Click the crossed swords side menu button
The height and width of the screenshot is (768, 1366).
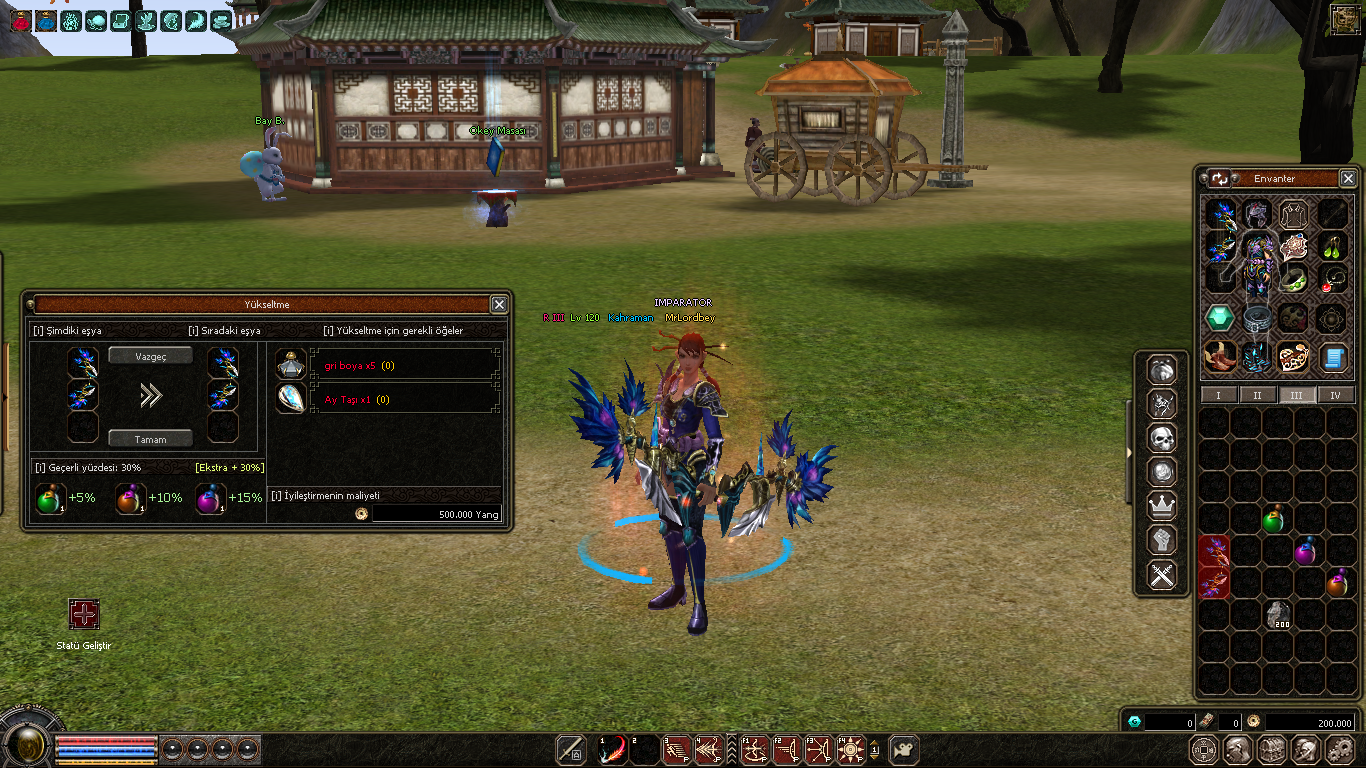1161,575
